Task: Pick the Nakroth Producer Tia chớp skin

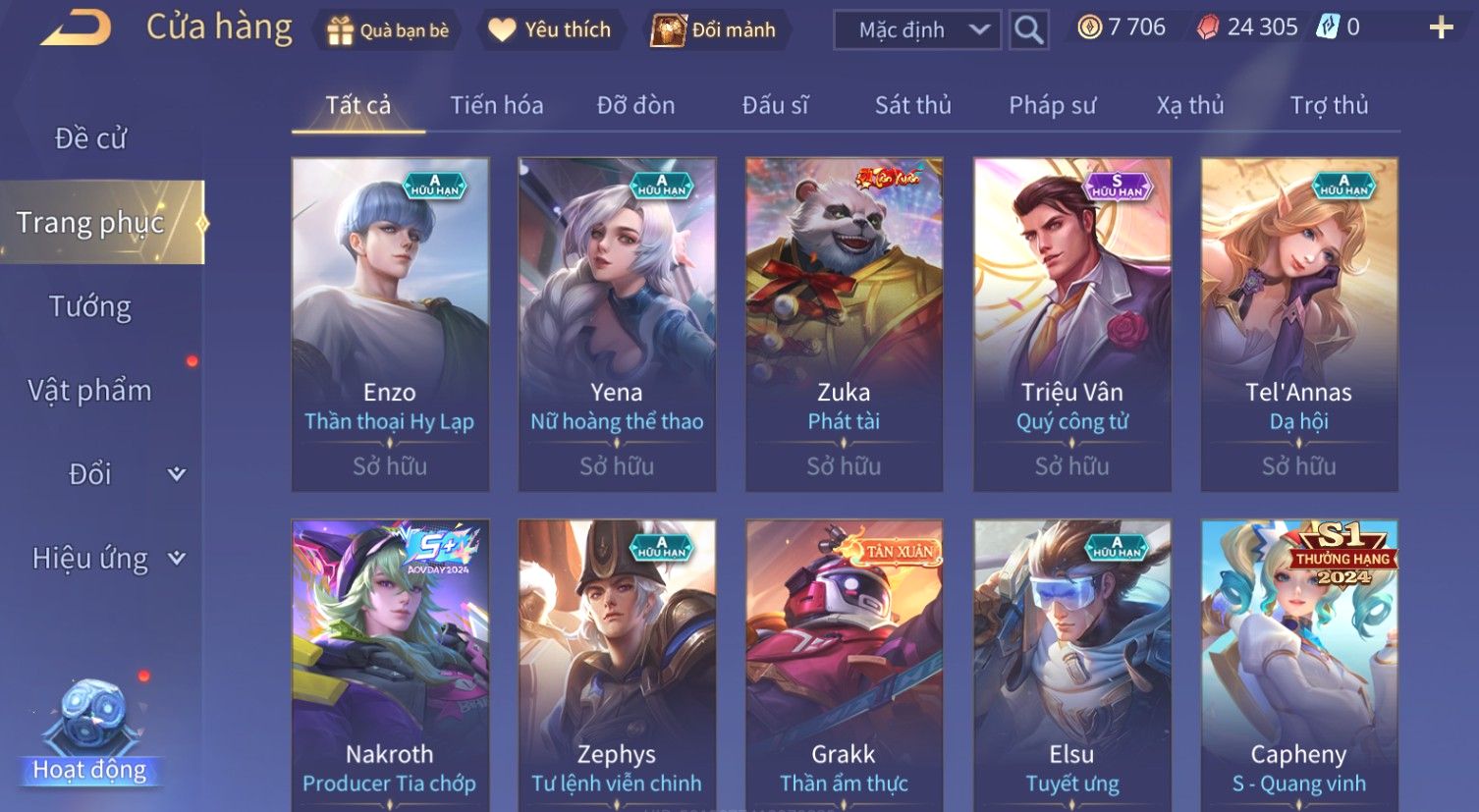Action: point(390,668)
